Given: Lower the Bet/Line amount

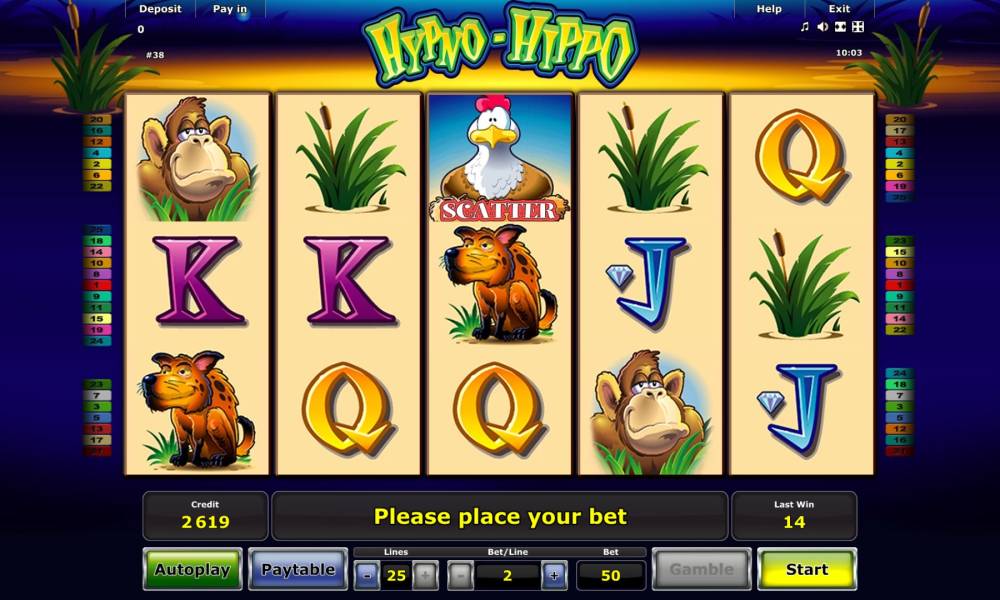Looking at the screenshot, I should click(x=461, y=575).
